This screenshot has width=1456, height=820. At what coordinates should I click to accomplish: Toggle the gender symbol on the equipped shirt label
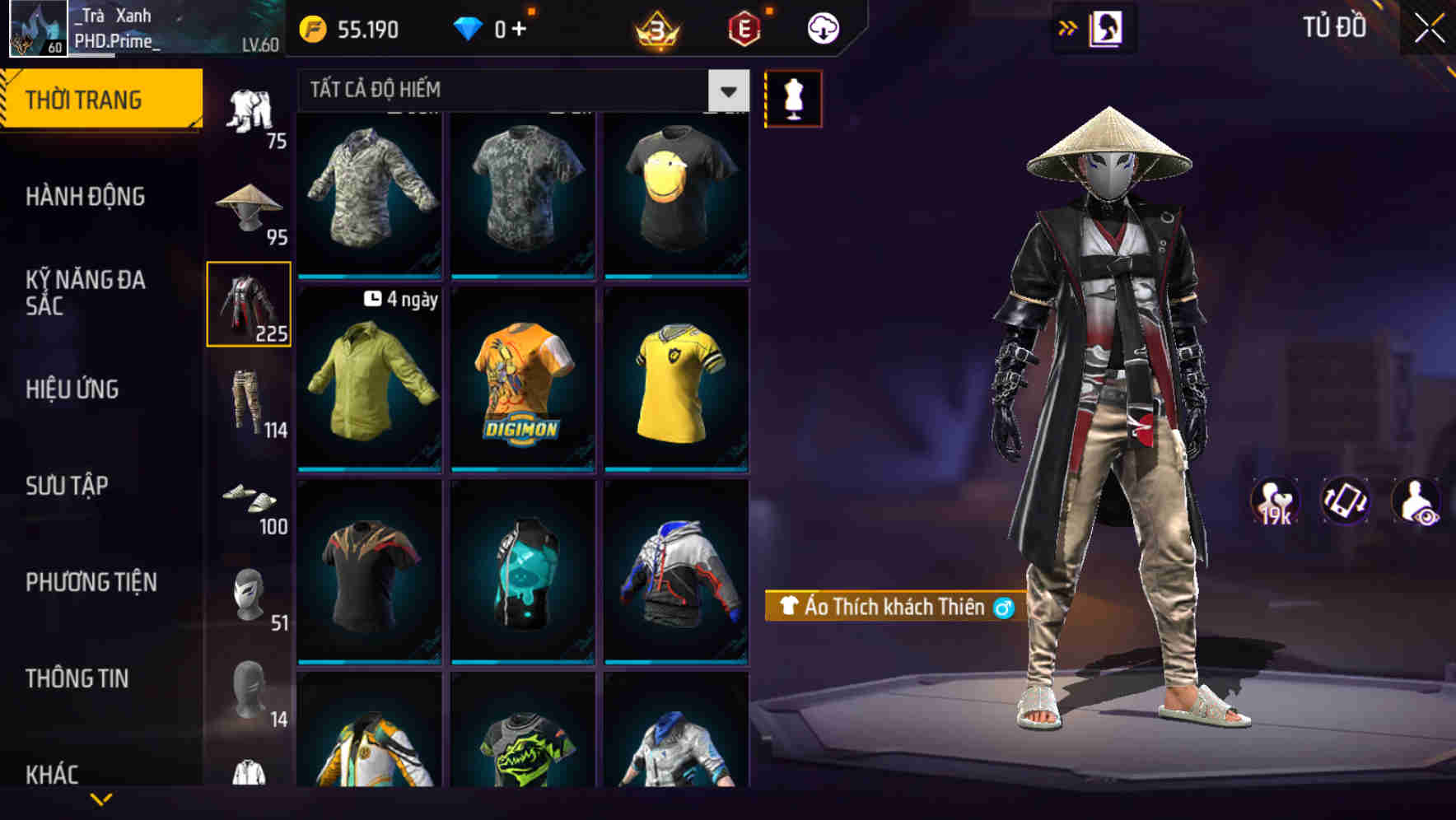[1004, 607]
